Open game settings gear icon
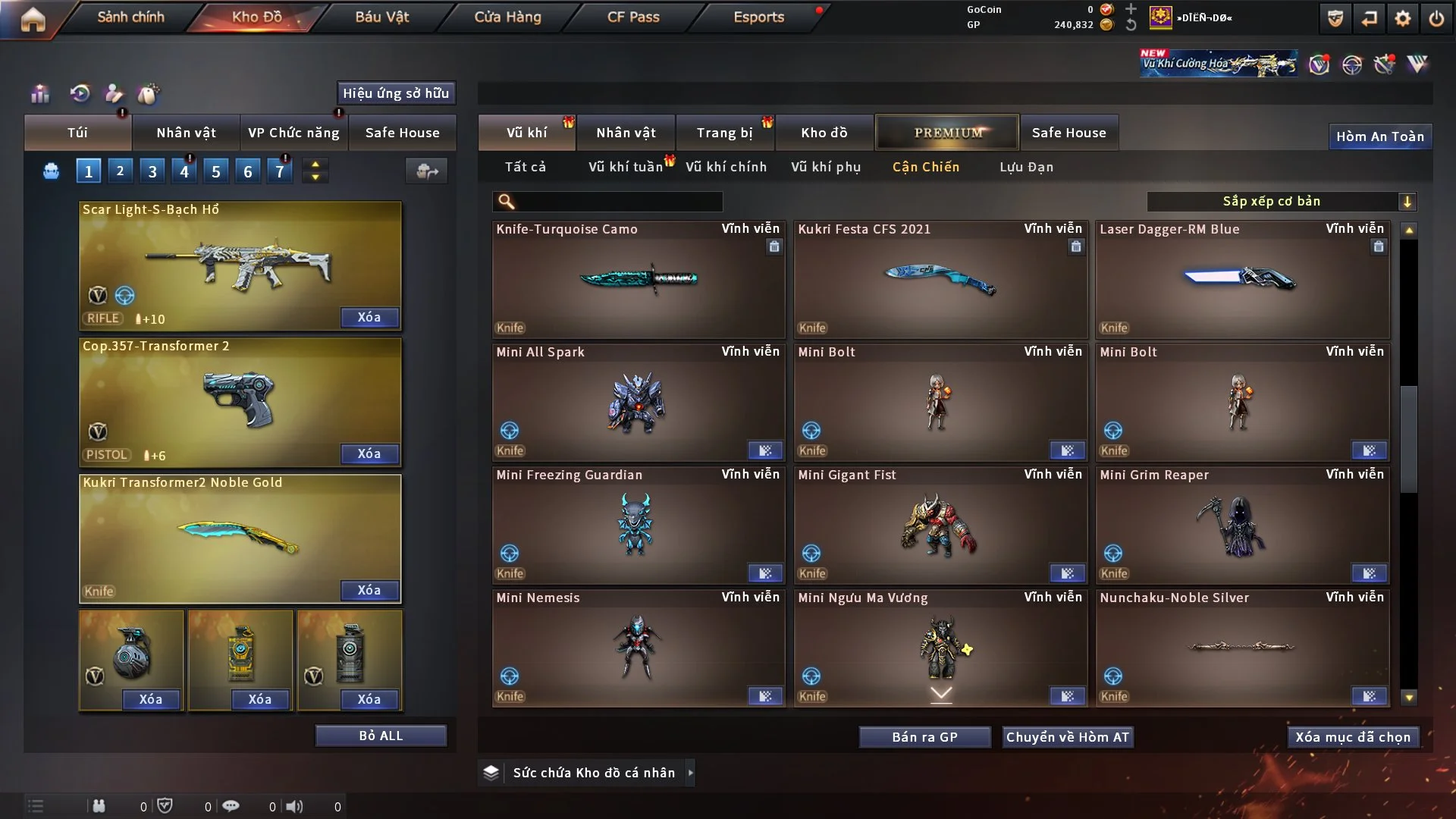 tap(1403, 18)
